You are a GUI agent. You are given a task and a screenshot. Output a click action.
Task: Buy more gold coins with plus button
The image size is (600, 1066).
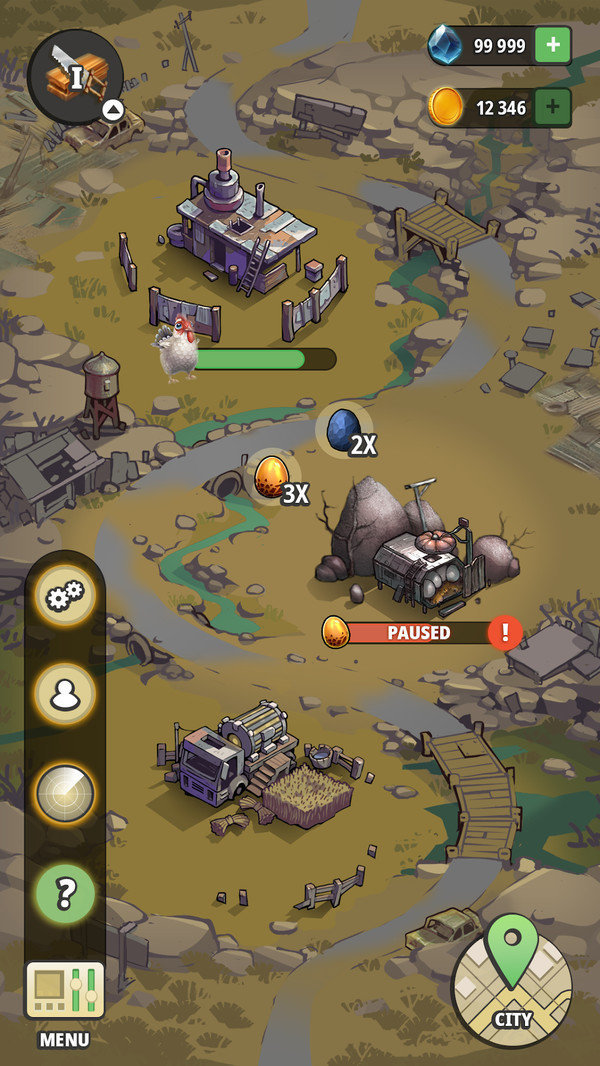pyautogui.click(x=553, y=108)
